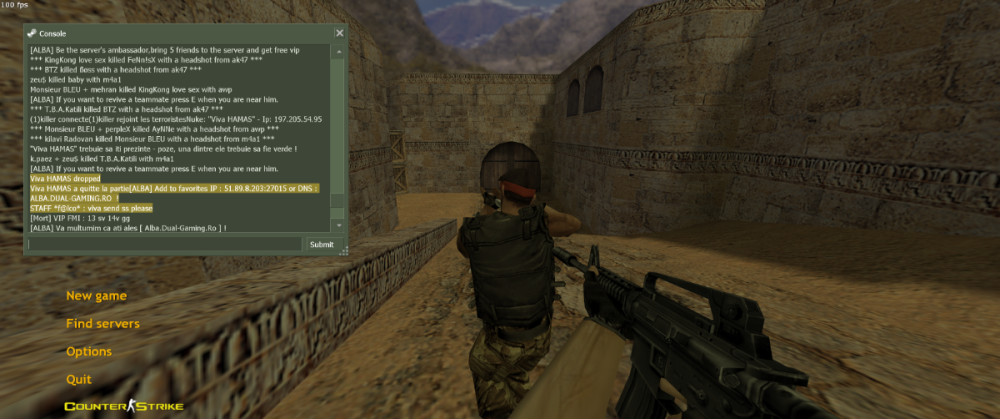Close the Console window

(339, 33)
